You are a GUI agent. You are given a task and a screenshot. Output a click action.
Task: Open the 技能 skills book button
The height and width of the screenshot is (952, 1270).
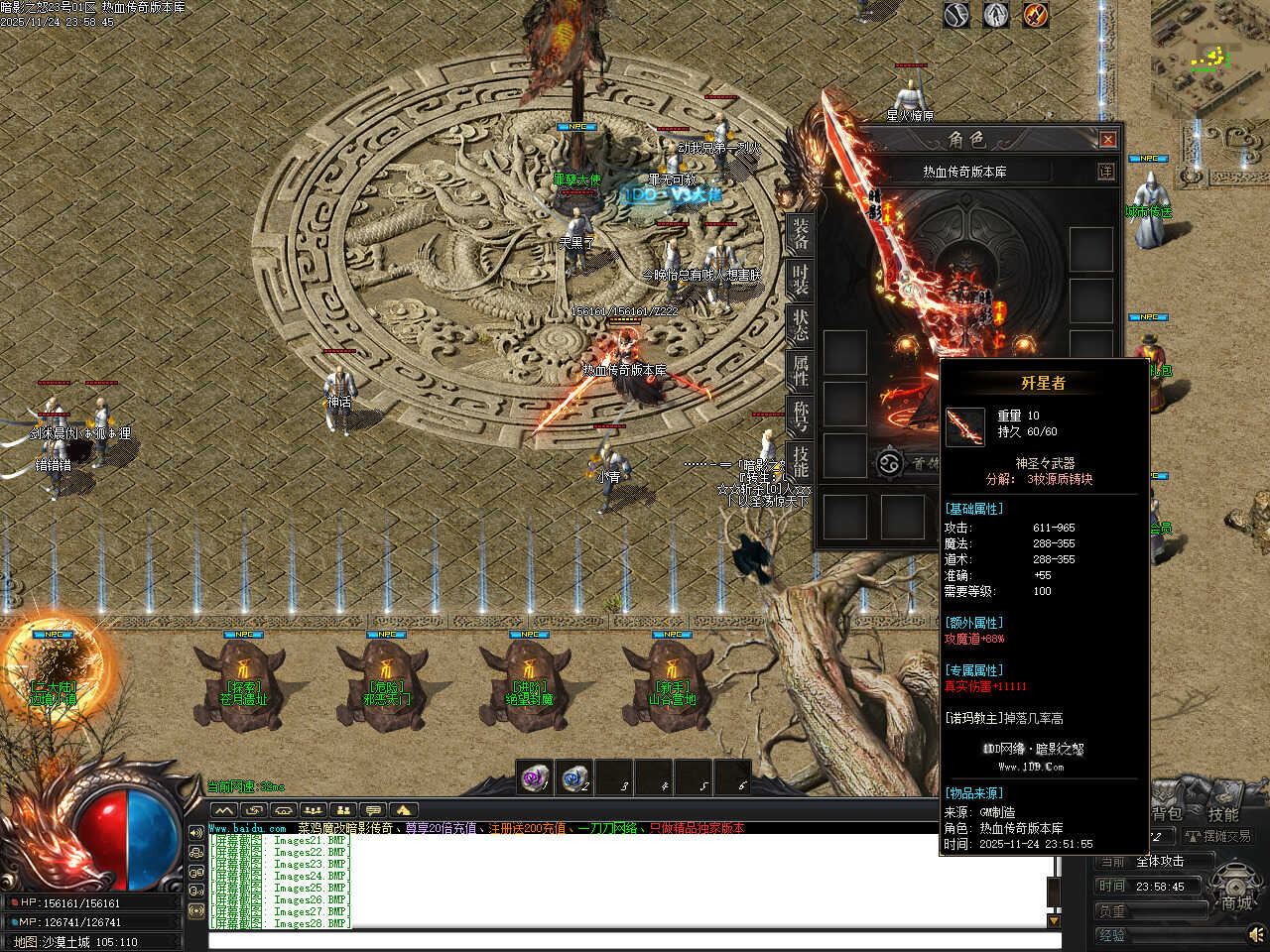[1222, 814]
